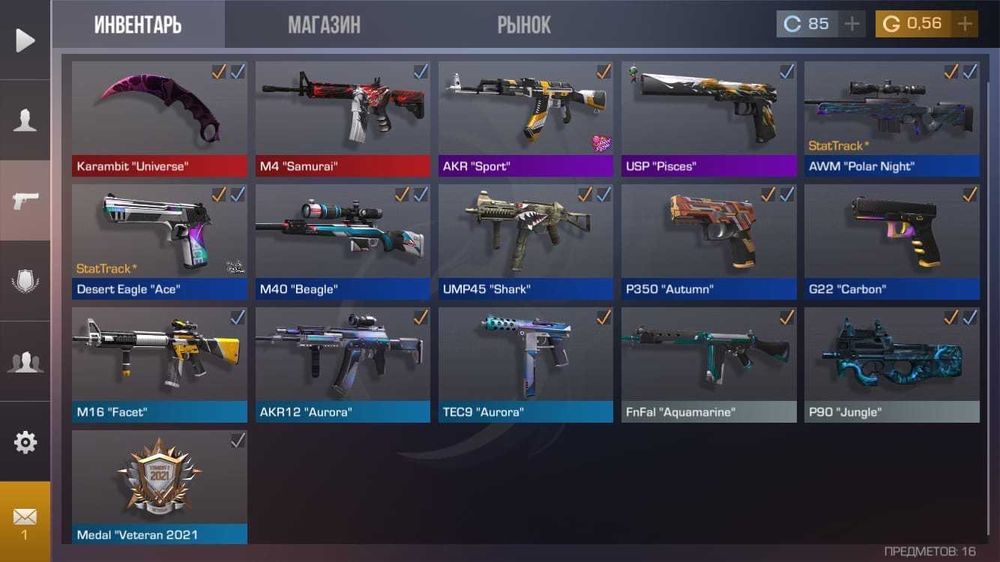
Task: Add gold with the plus button
Action: (x=965, y=24)
